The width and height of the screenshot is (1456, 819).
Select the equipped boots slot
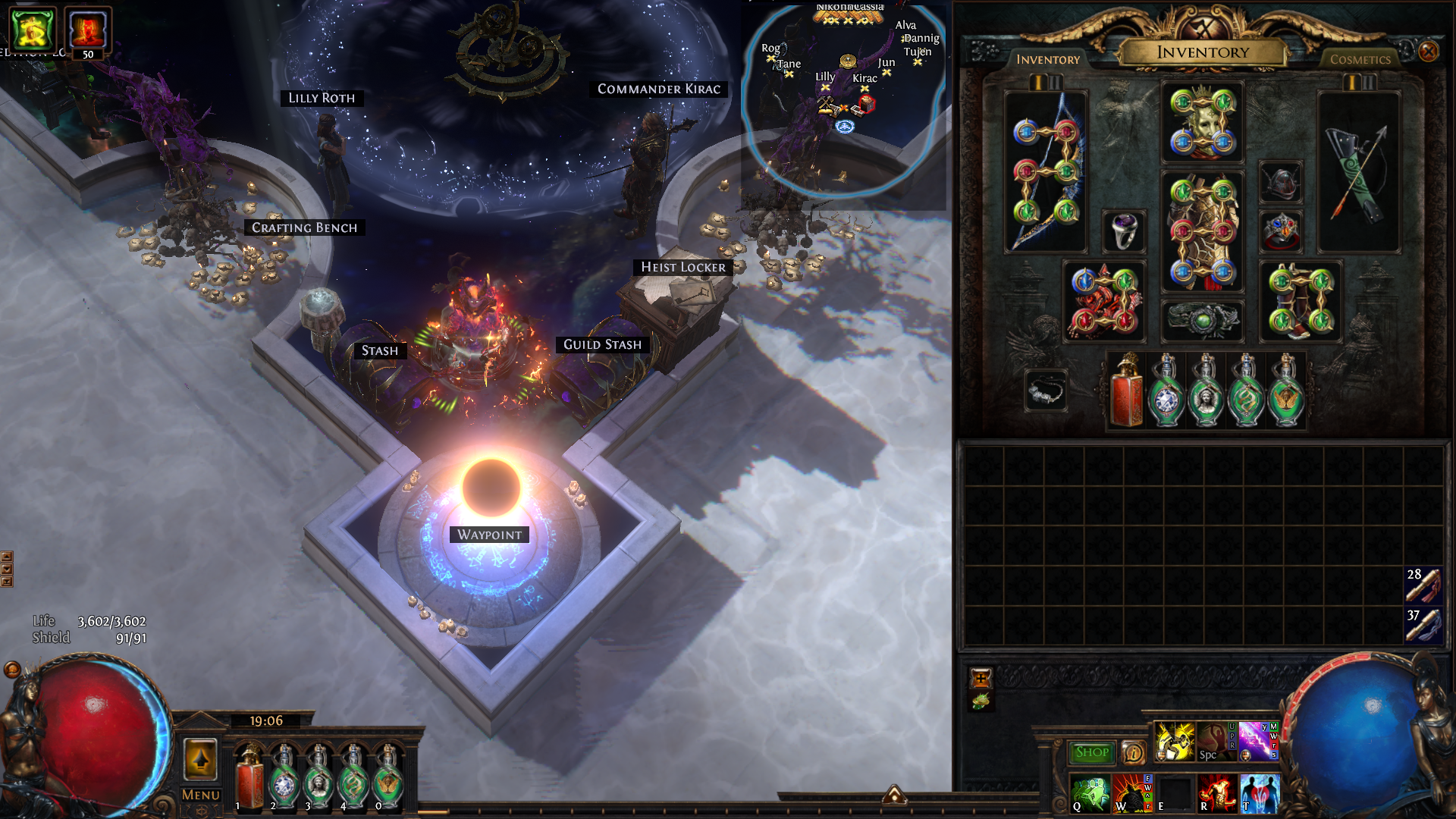(1300, 302)
